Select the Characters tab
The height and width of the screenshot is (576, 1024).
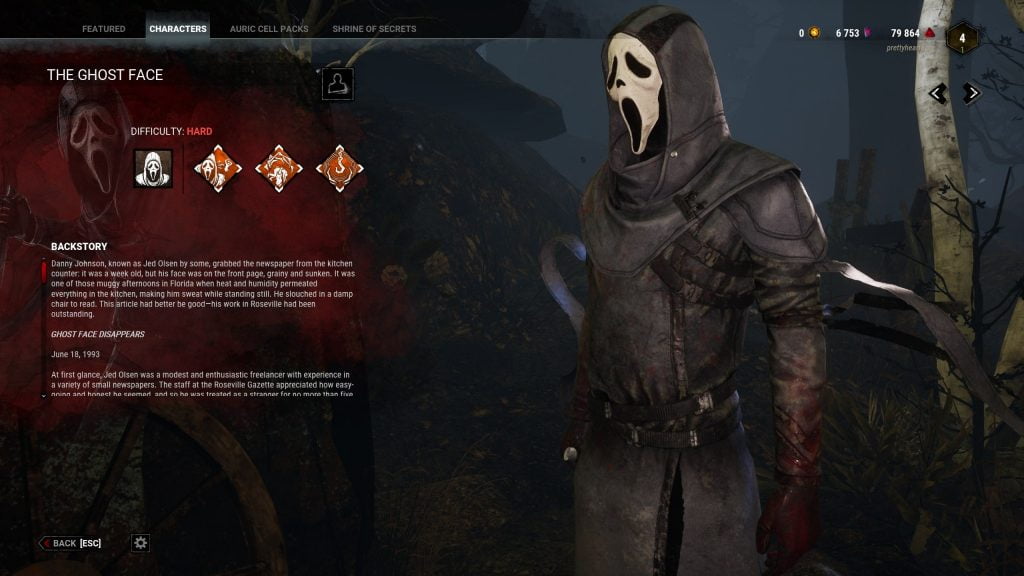178,29
